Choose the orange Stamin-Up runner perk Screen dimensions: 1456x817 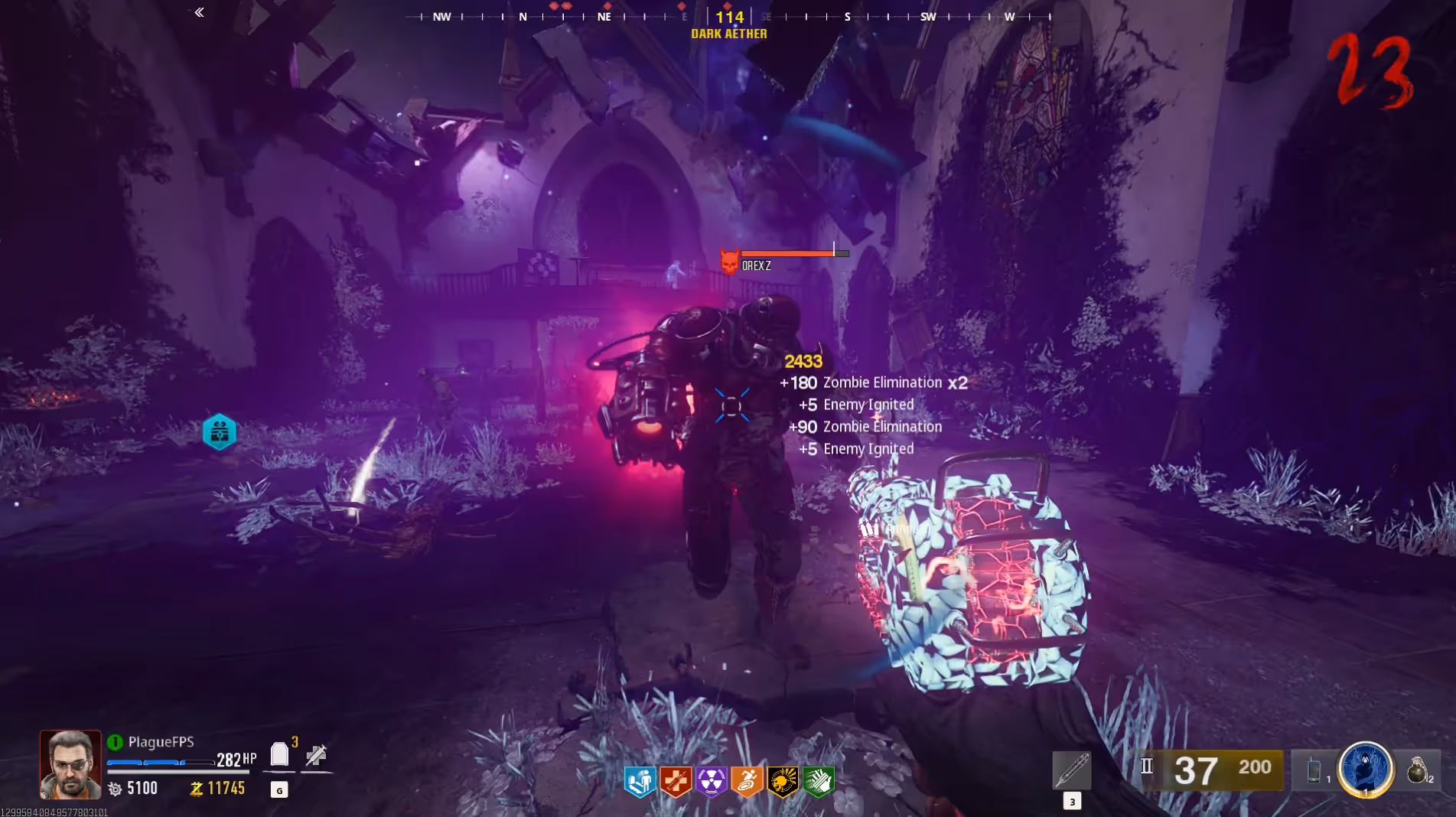[747, 781]
